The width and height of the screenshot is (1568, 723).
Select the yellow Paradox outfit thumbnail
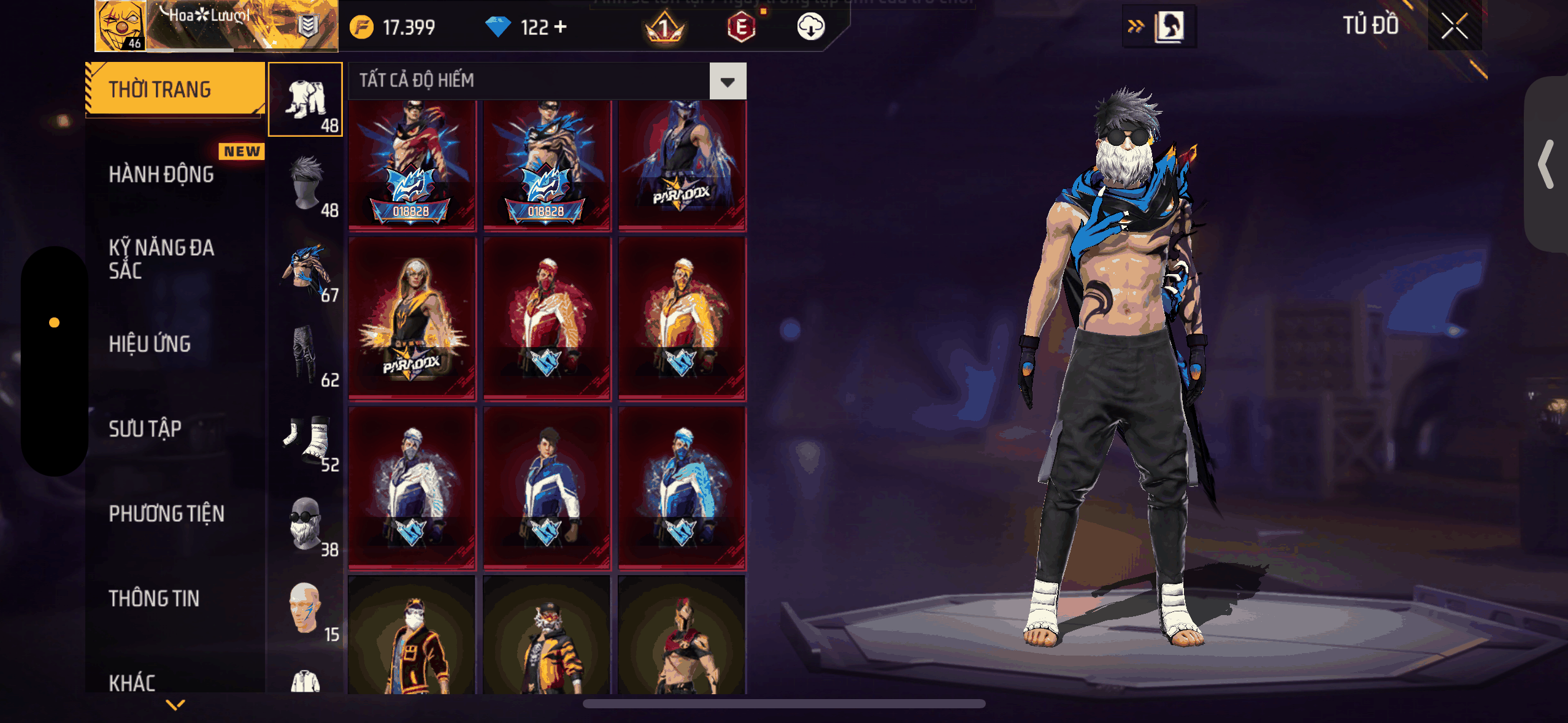(412, 319)
